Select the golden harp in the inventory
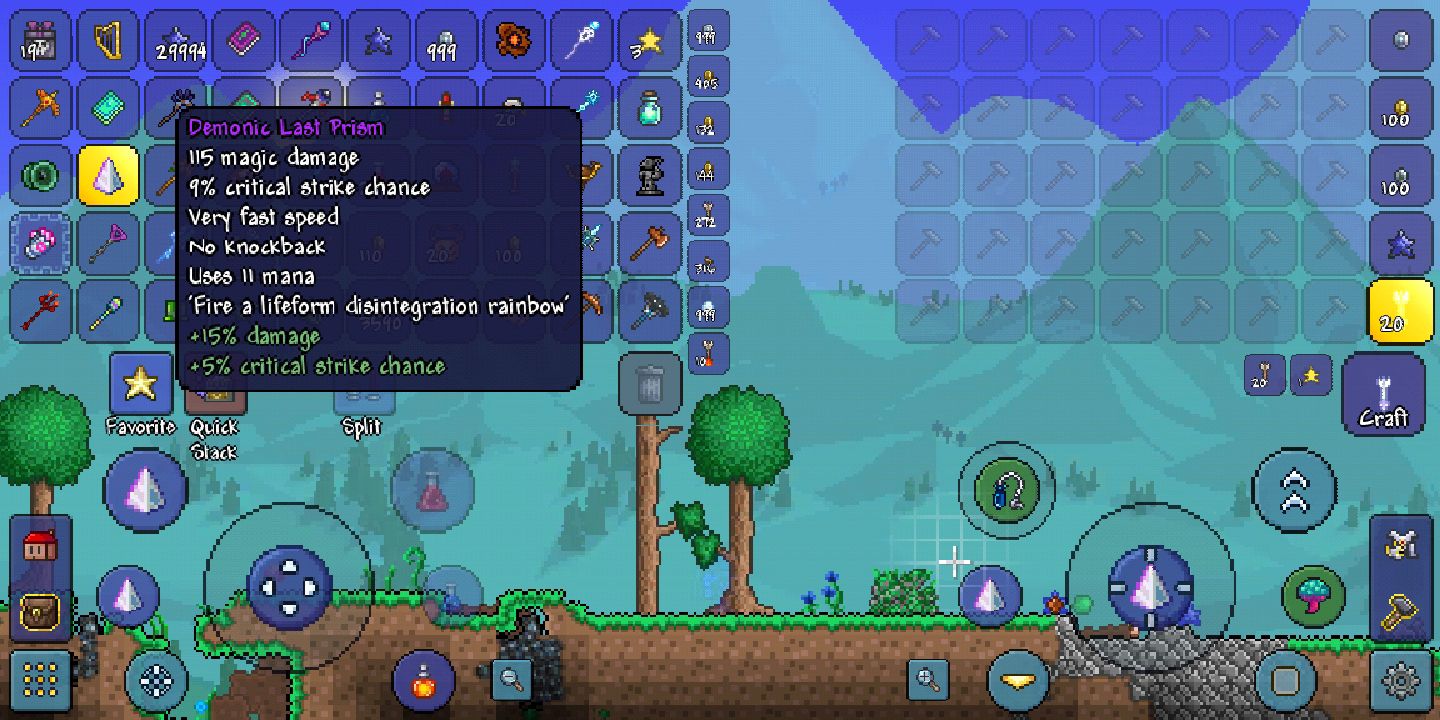Image resolution: width=1440 pixels, height=720 pixels. pos(110,42)
